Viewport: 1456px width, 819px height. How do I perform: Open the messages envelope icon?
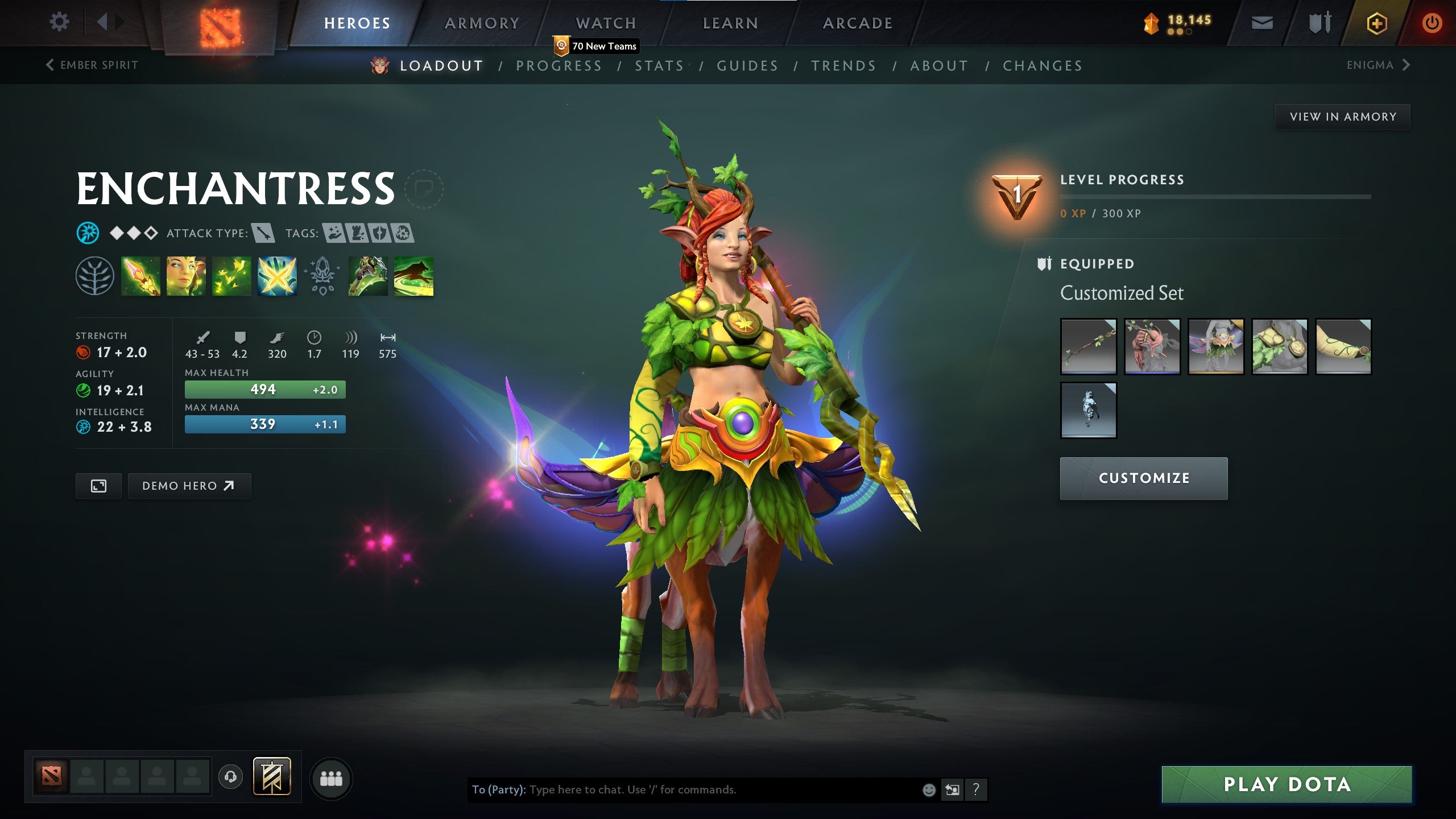coord(1261,23)
